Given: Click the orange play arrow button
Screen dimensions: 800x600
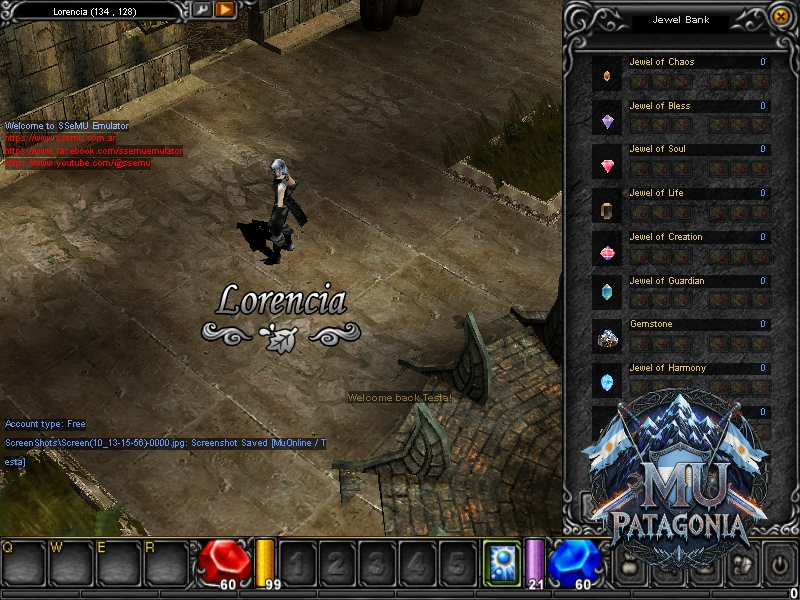Looking at the screenshot, I should pyautogui.click(x=225, y=10).
